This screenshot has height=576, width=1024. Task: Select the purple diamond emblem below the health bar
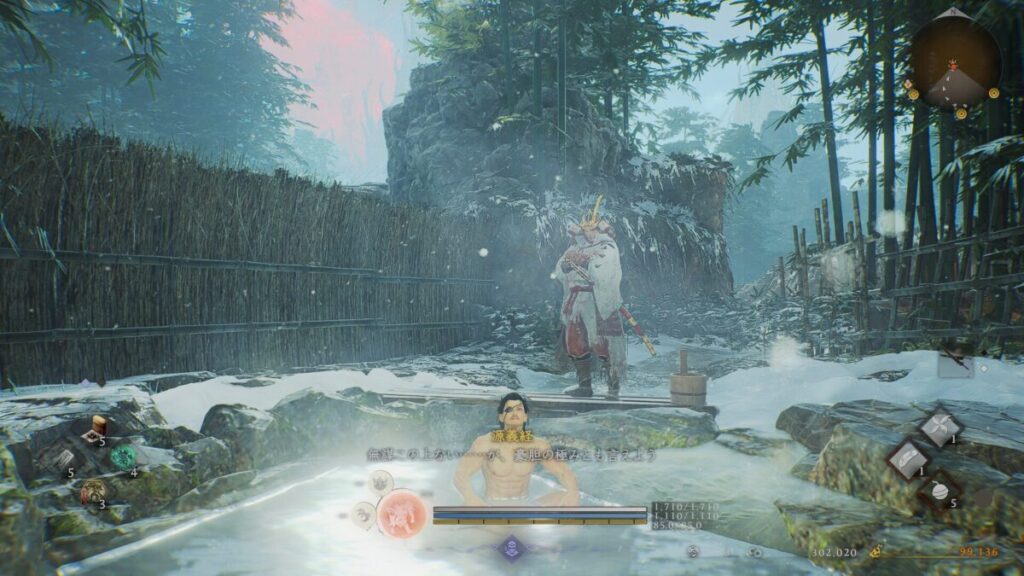tap(512, 548)
